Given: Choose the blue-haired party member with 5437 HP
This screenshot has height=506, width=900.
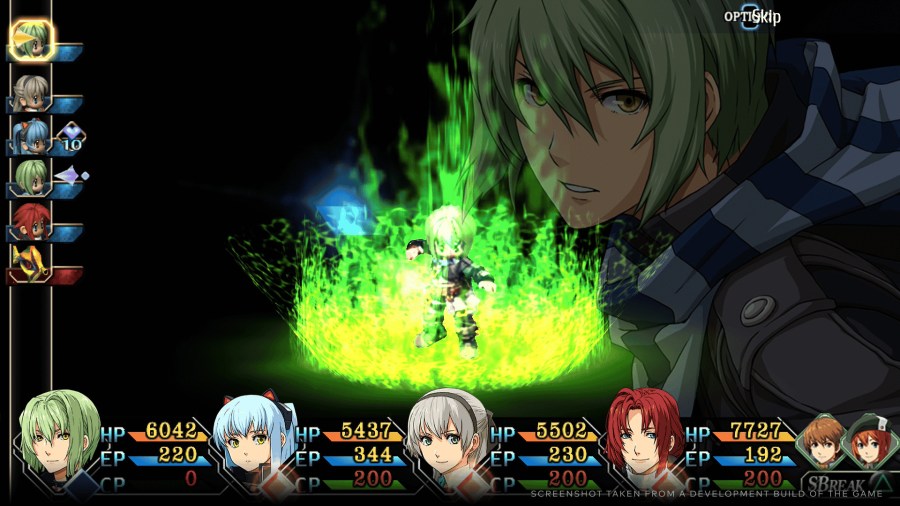Looking at the screenshot, I should [256, 442].
